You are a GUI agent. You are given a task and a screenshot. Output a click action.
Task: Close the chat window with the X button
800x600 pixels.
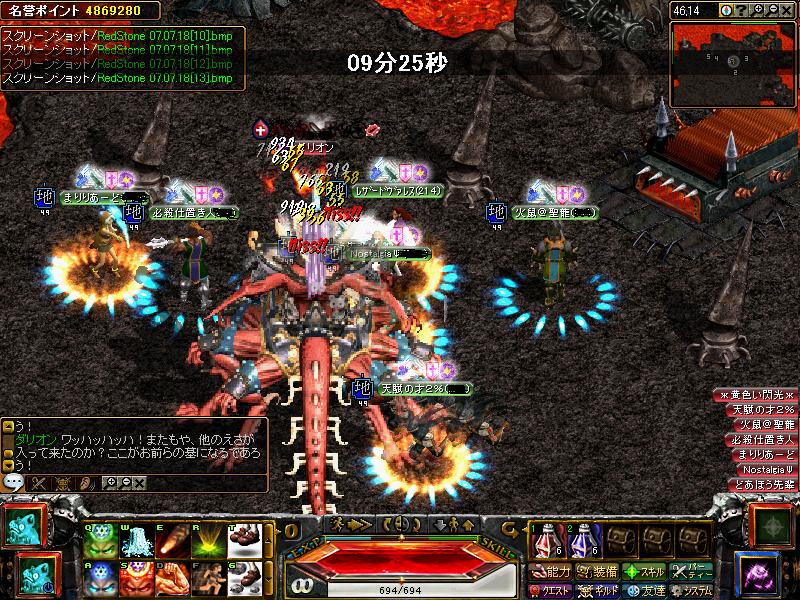(x=139, y=483)
